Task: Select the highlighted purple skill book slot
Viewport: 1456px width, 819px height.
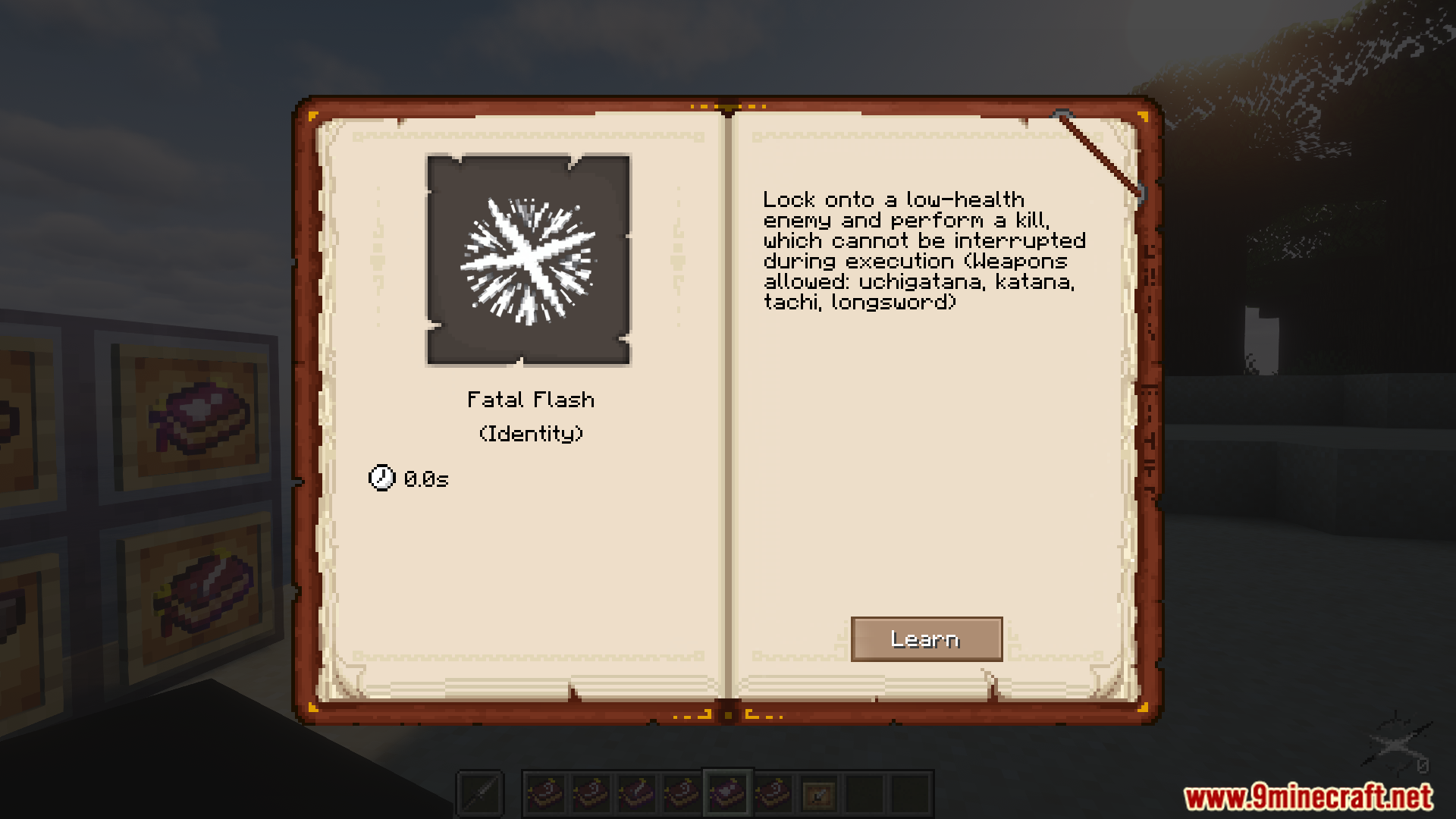Action: [x=727, y=794]
